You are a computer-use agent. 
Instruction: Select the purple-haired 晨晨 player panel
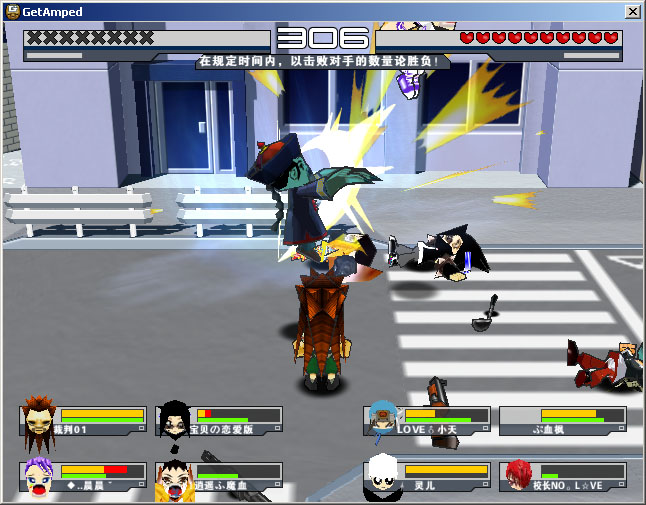[x=84, y=476]
